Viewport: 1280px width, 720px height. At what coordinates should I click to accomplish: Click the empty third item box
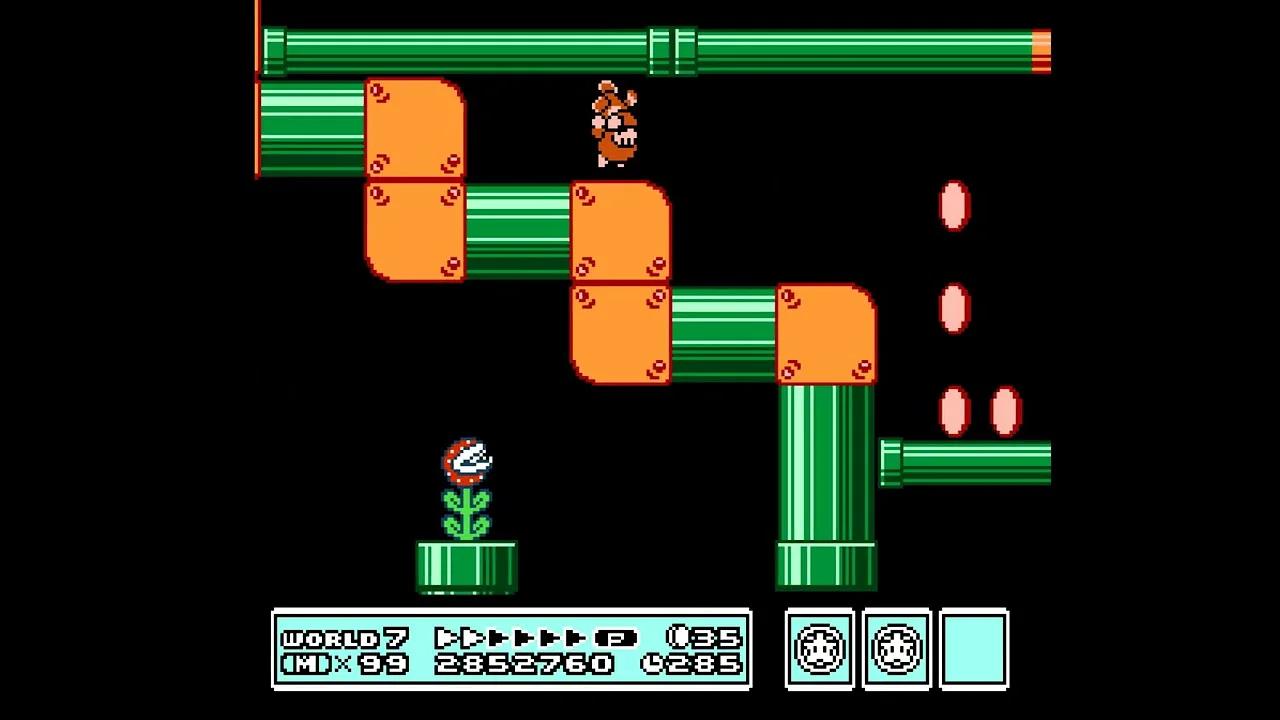click(974, 650)
